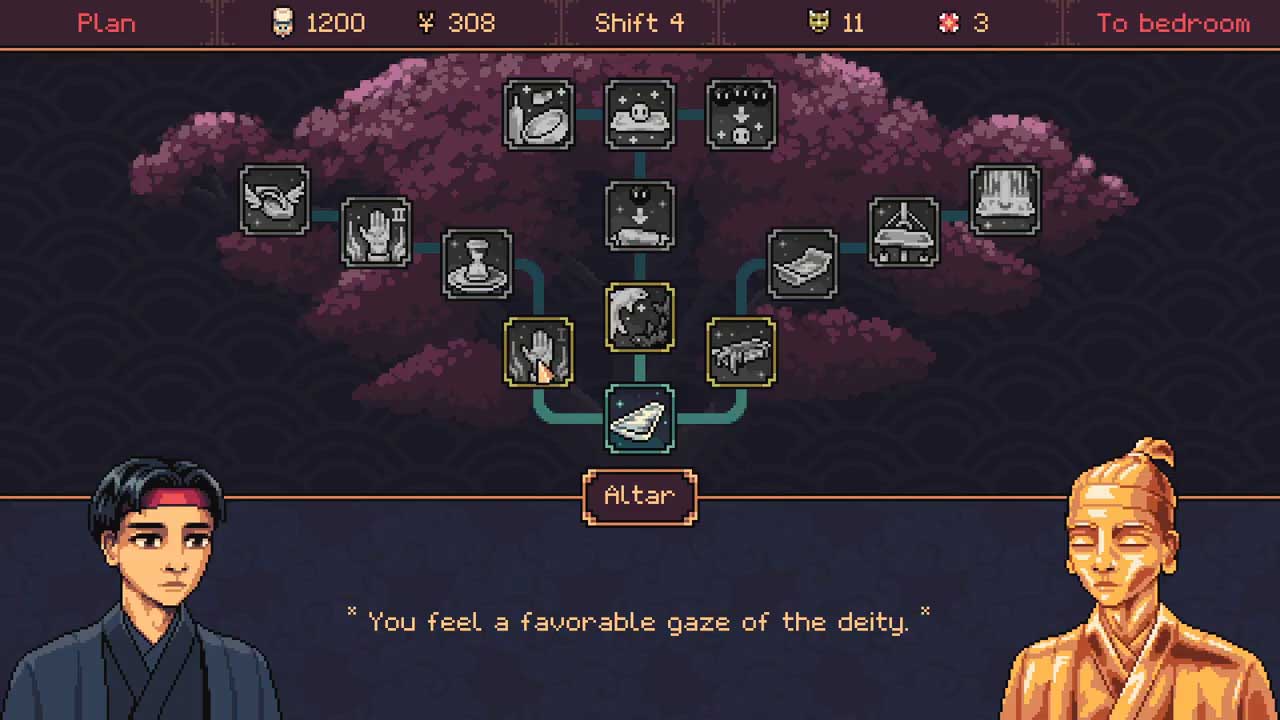The width and height of the screenshot is (1280, 720).
Task: Pick the massage table upgrade node
Action: (x=741, y=352)
